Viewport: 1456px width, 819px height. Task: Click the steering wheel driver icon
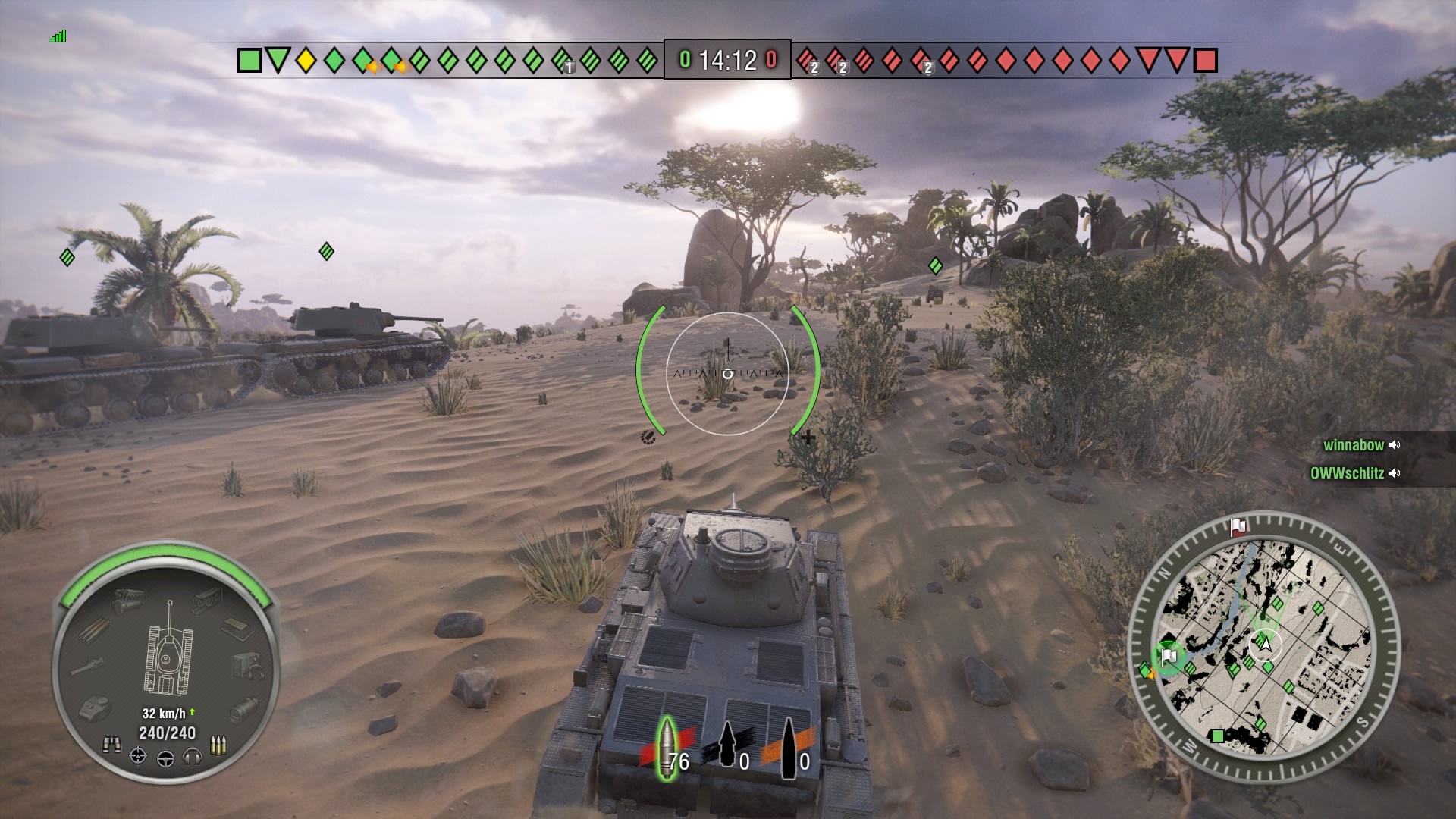click(x=165, y=760)
